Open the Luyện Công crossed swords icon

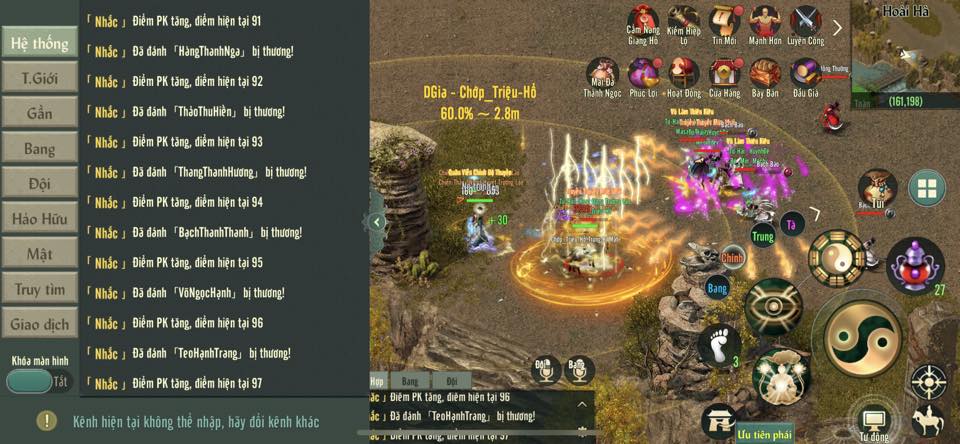click(806, 22)
